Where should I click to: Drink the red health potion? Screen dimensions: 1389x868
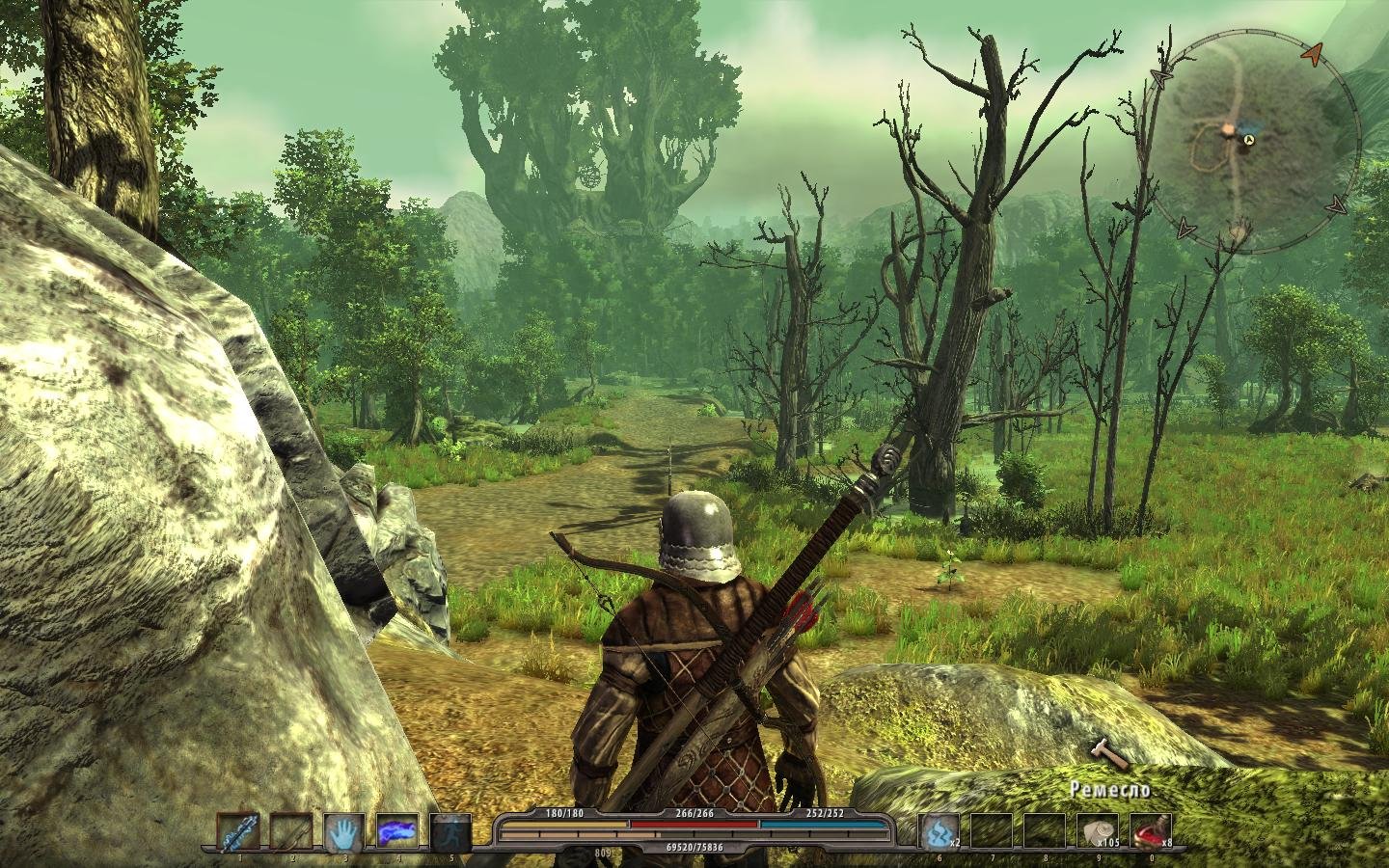pos(1150,832)
